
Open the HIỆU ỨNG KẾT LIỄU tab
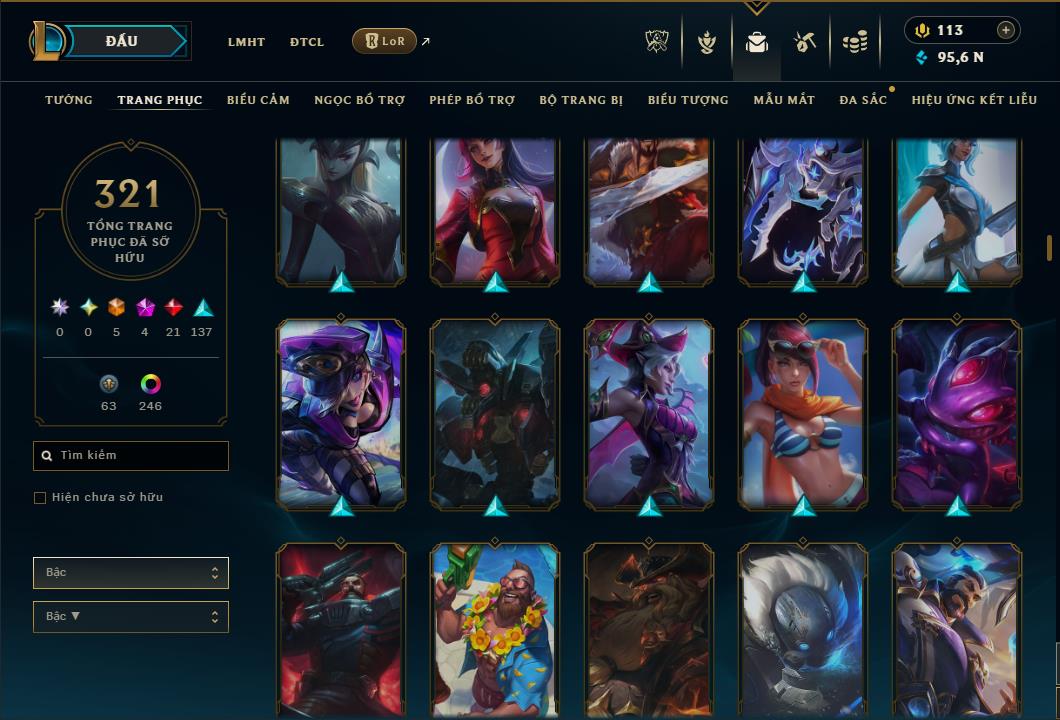[974, 100]
